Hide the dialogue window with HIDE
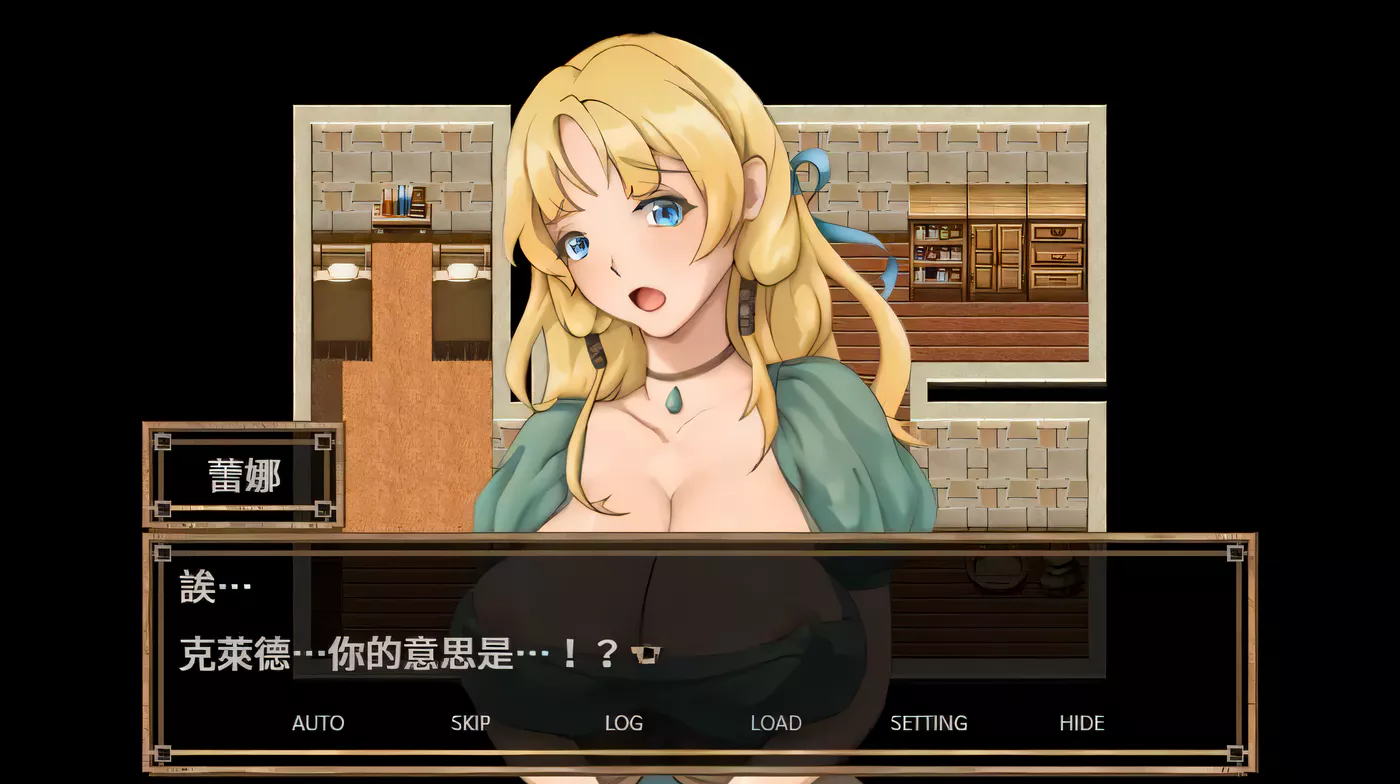The width and height of the screenshot is (1400, 784). (1081, 723)
